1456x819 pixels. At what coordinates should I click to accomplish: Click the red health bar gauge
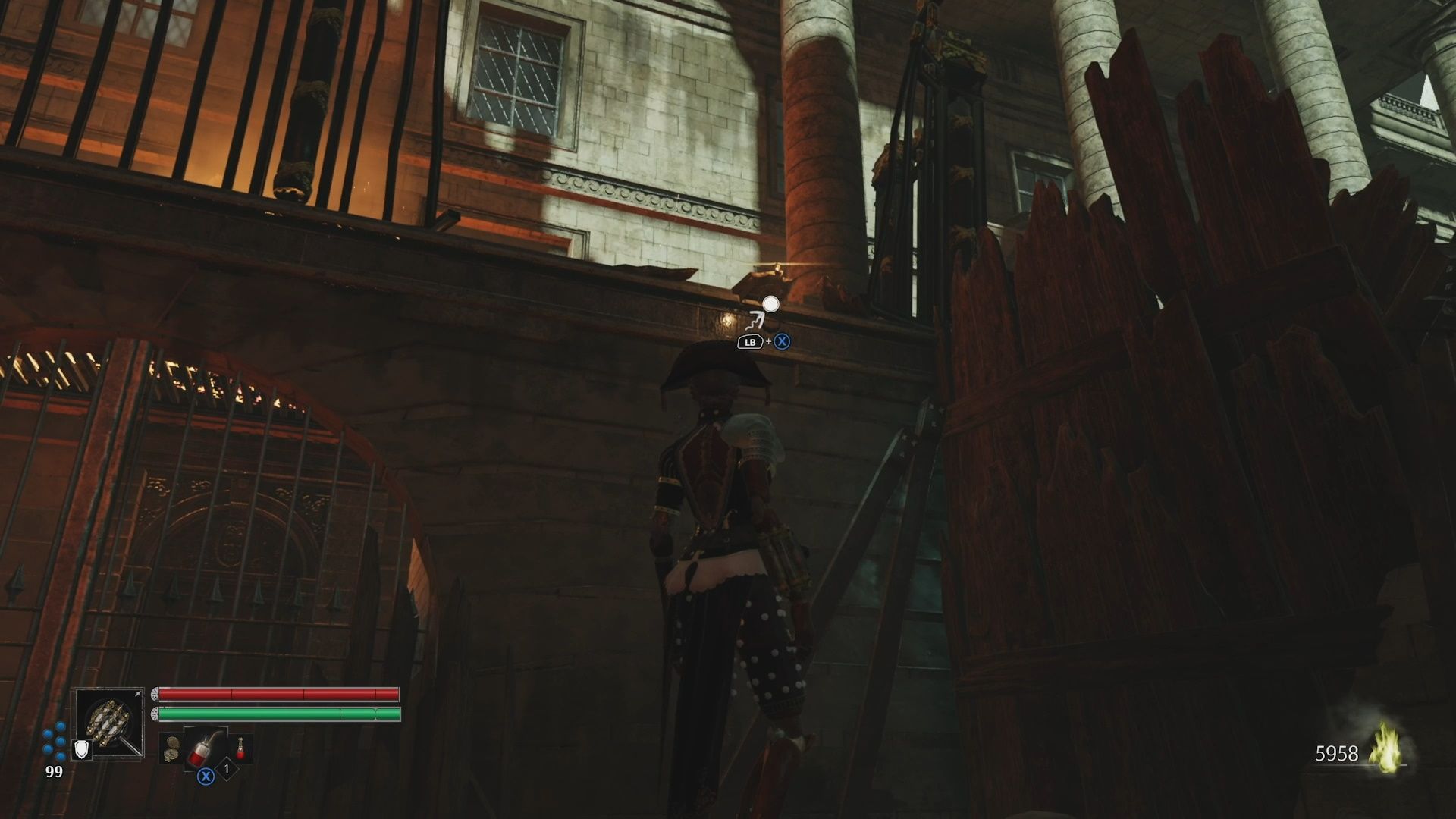pyautogui.click(x=273, y=693)
